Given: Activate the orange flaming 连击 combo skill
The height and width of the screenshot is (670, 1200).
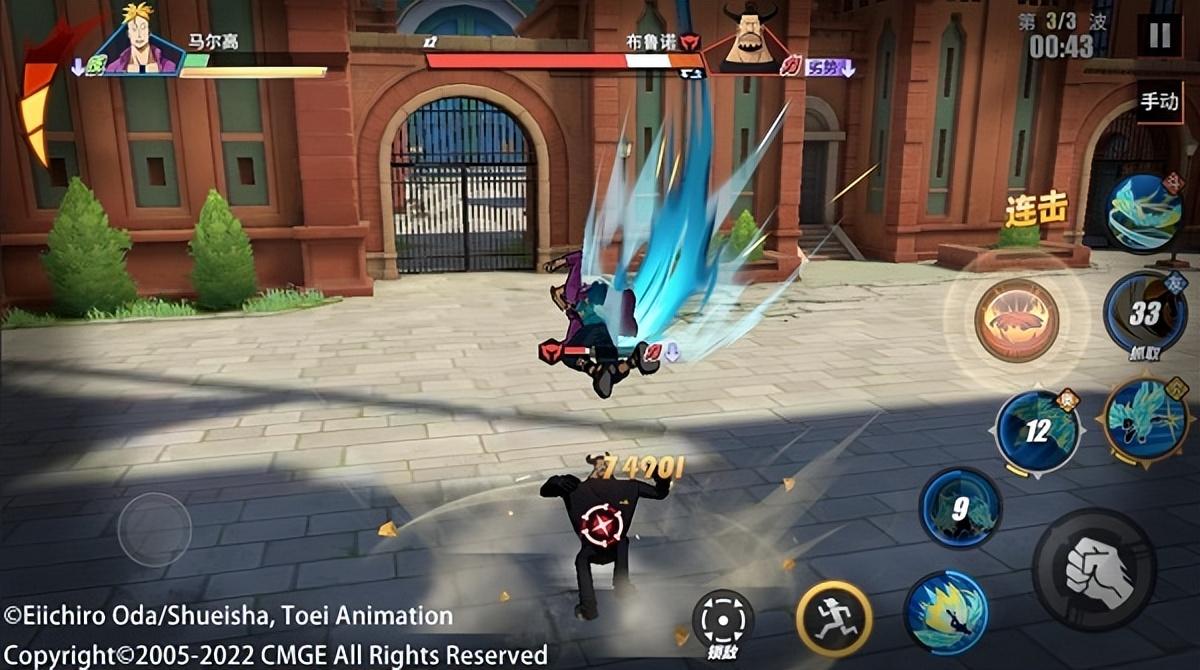Looking at the screenshot, I should click(x=1016, y=320).
